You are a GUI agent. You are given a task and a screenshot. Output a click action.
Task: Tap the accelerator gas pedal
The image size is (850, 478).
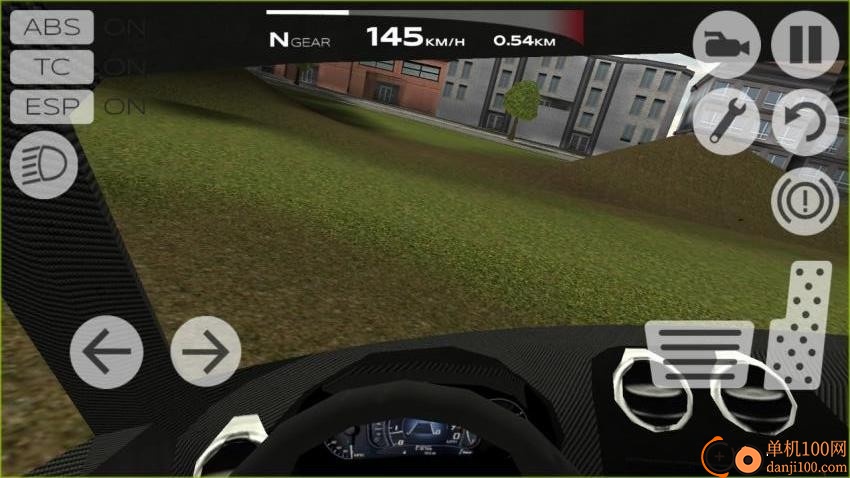(807, 323)
